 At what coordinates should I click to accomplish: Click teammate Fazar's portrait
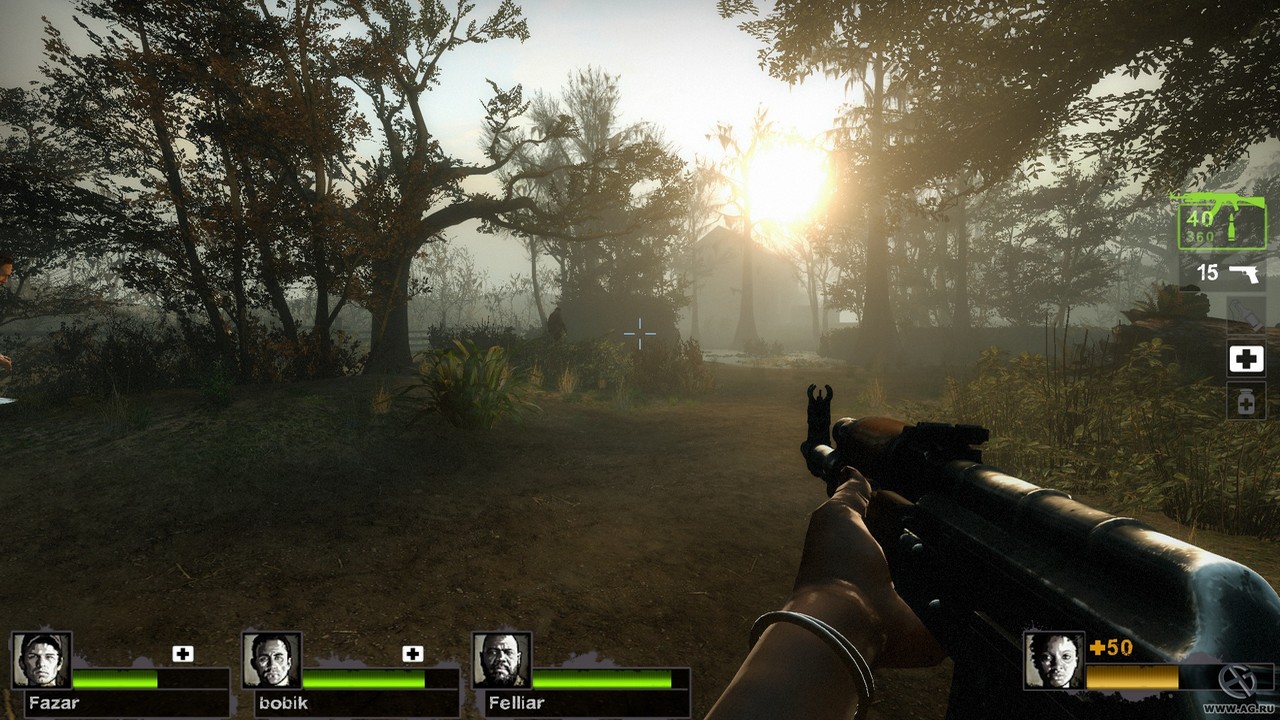tap(42, 660)
